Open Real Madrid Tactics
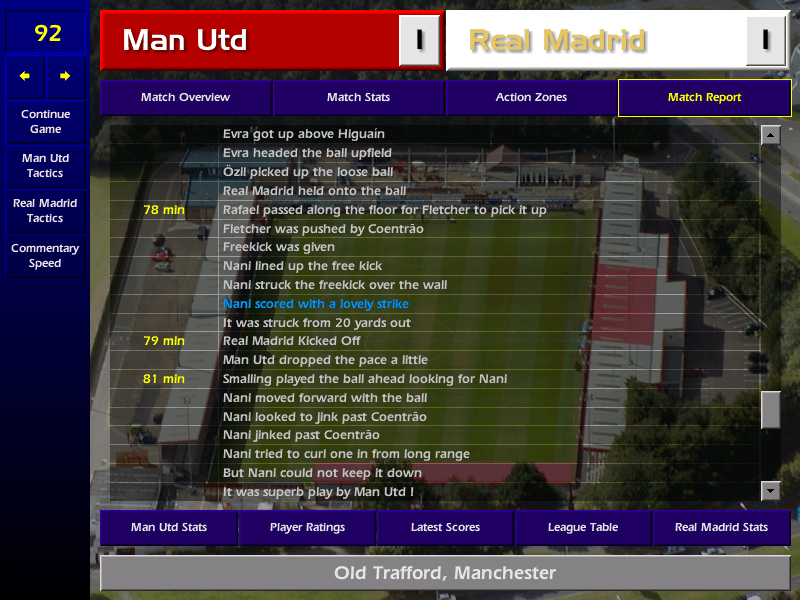This screenshot has width=800, height=600. (x=45, y=211)
